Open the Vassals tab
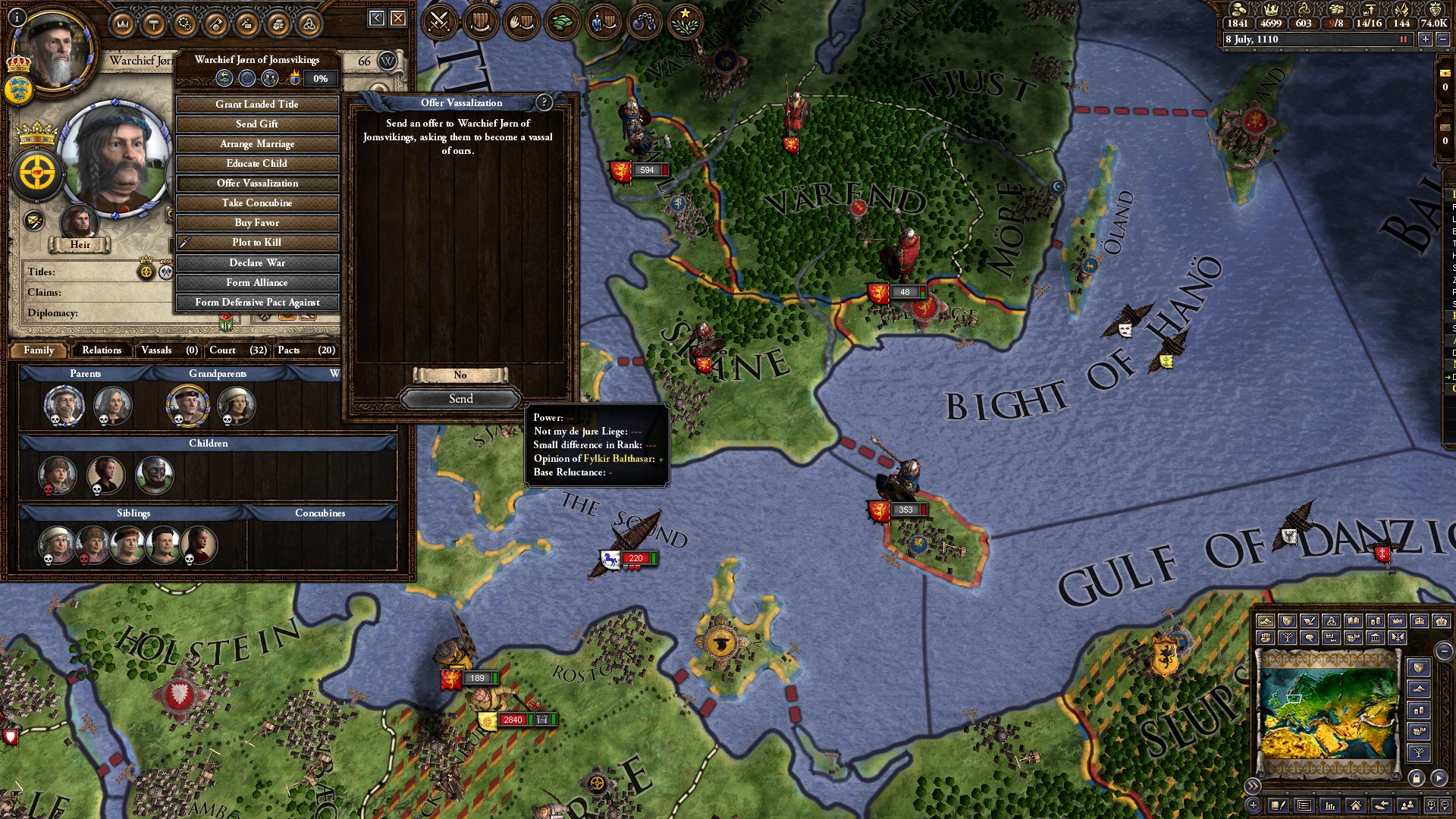This screenshot has width=1456, height=819. pyautogui.click(x=156, y=350)
